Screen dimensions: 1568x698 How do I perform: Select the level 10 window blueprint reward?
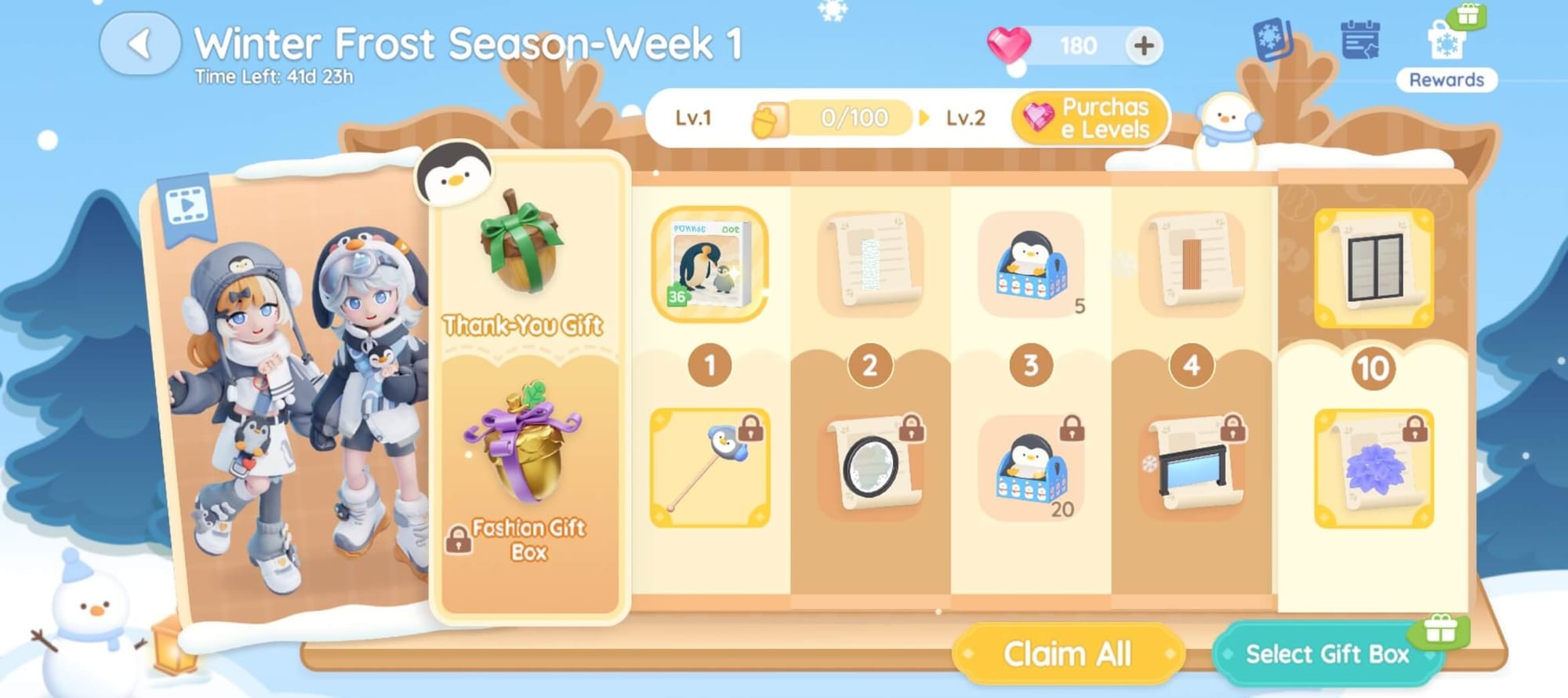pos(1374,267)
